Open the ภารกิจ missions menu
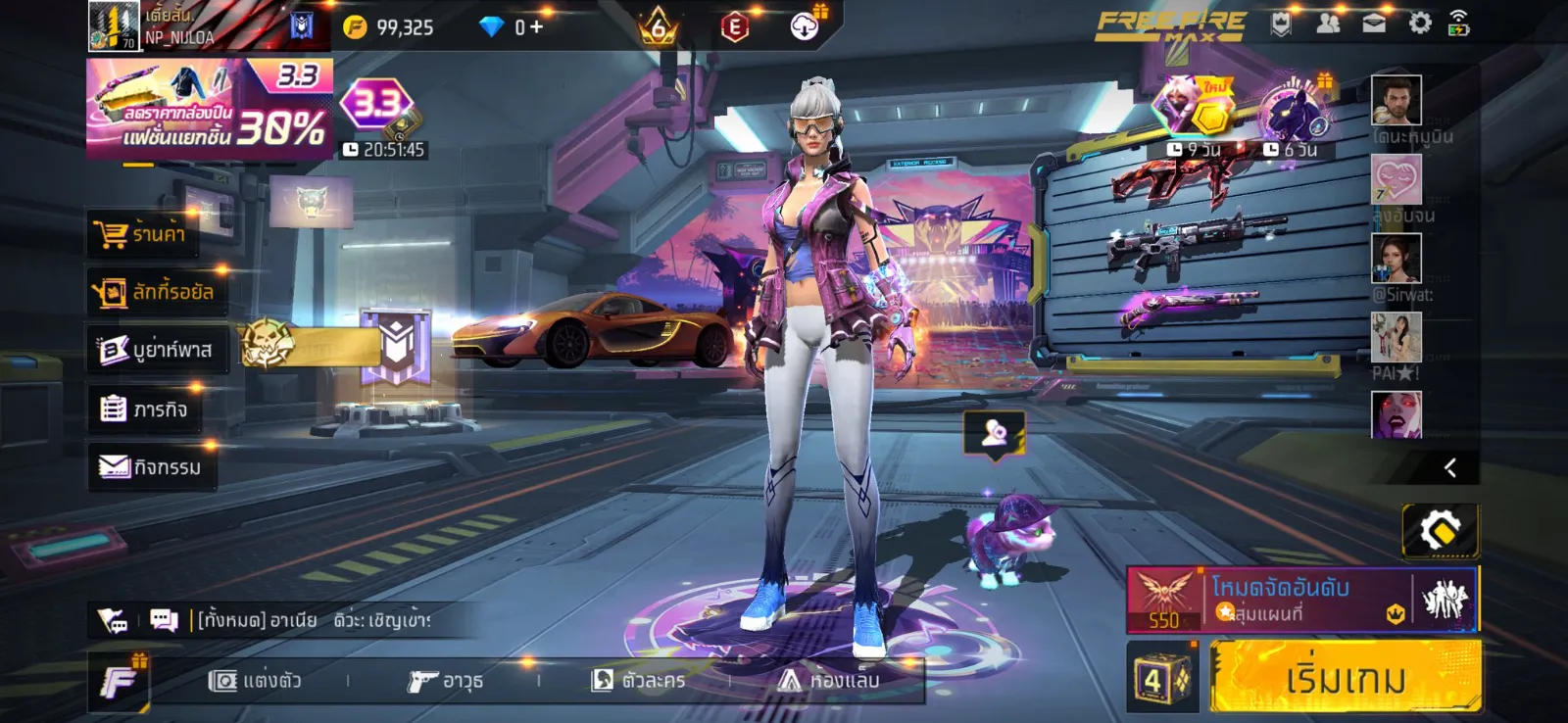1568x723 pixels. (145, 409)
